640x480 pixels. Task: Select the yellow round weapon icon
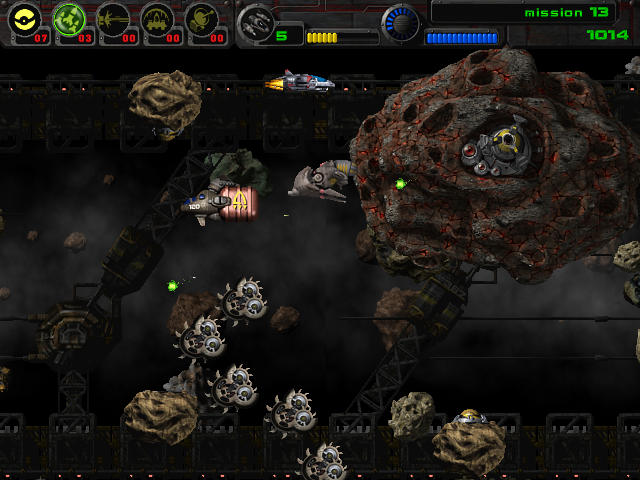click(27, 19)
